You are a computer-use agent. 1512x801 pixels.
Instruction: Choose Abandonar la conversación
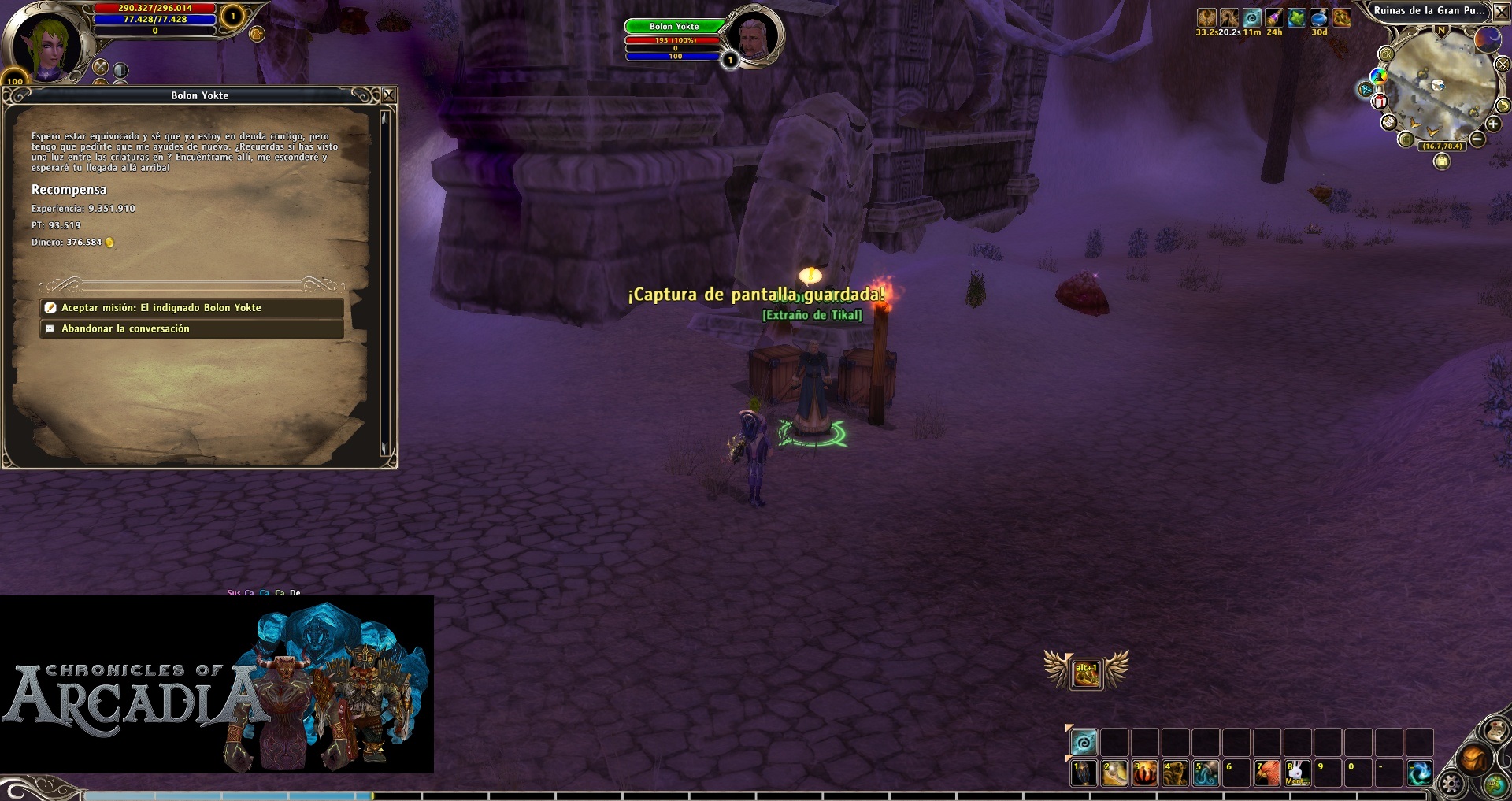pyautogui.click(x=191, y=329)
